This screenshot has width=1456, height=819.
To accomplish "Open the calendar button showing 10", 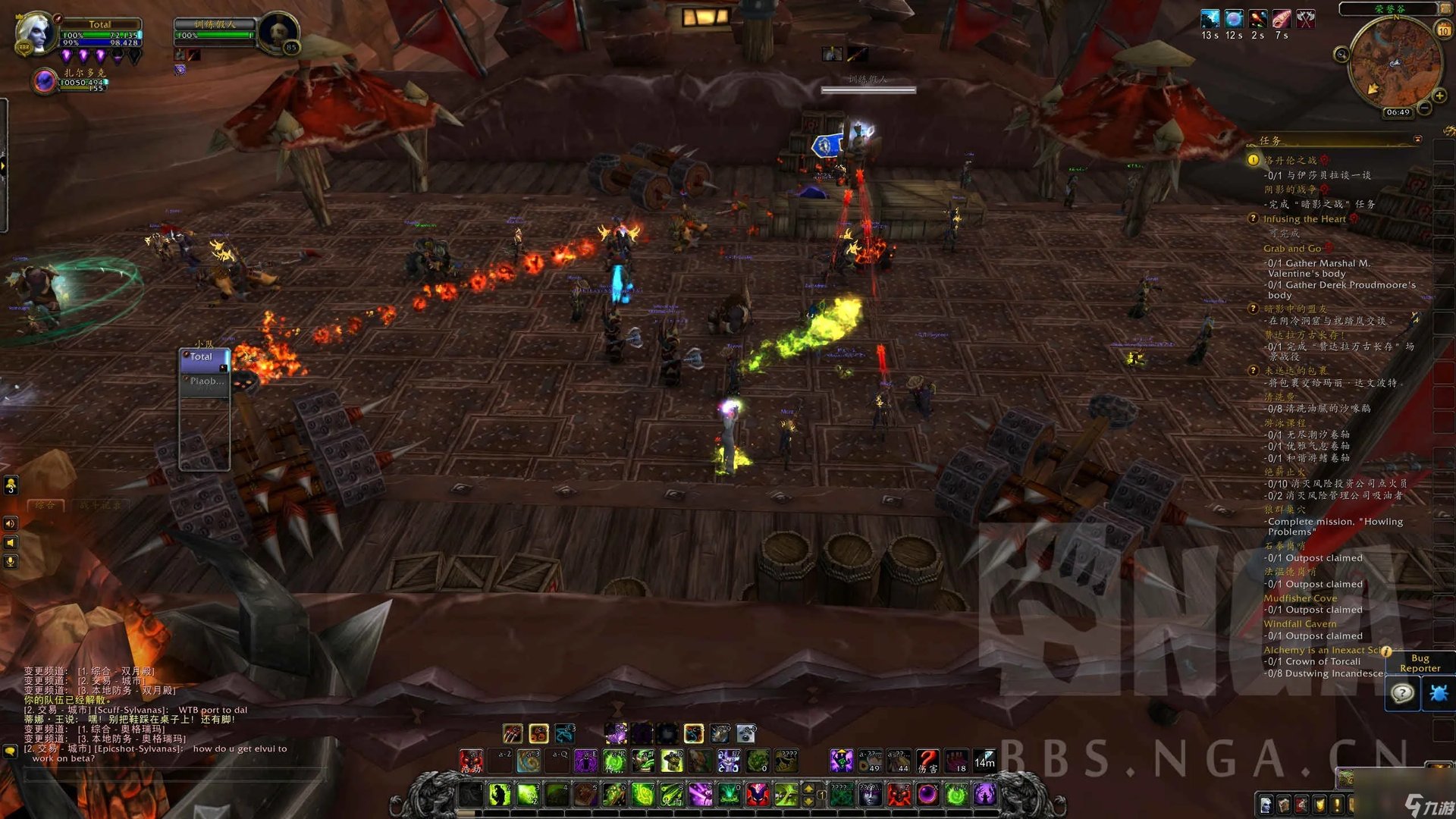I will (x=1443, y=30).
